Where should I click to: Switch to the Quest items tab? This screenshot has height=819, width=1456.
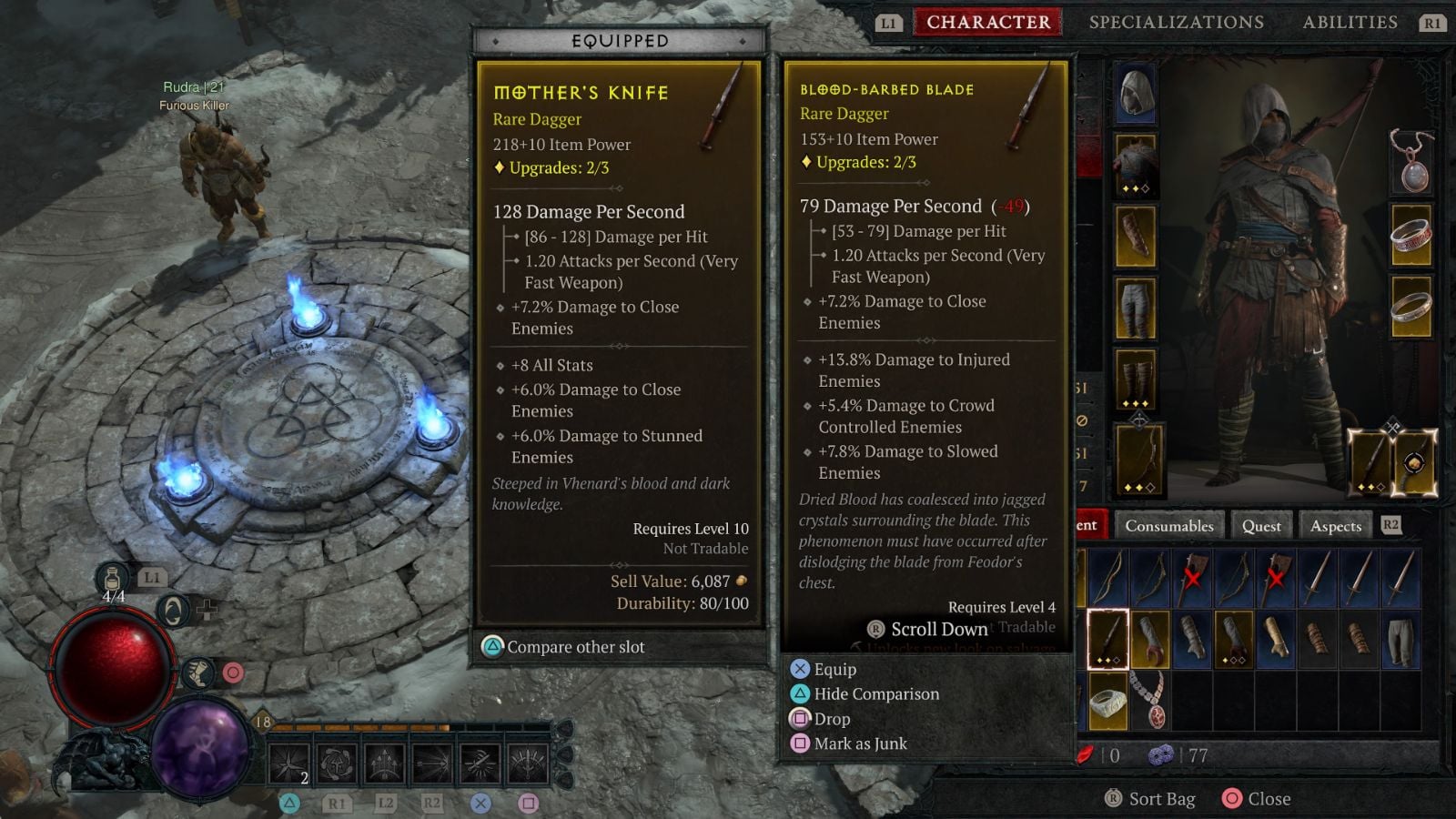point(1261,526)
